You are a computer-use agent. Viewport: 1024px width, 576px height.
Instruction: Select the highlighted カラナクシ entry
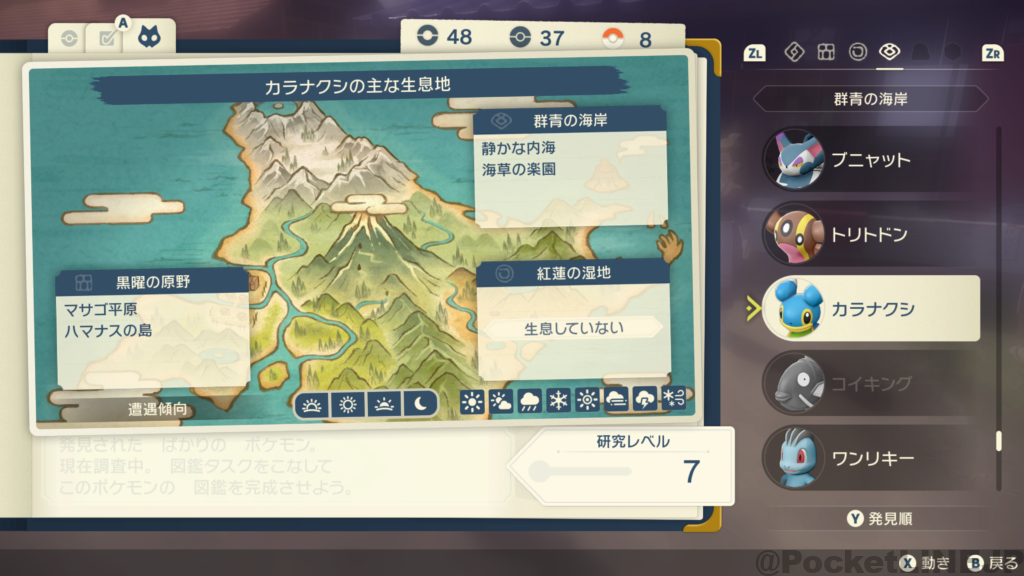[x=868, y=308]
